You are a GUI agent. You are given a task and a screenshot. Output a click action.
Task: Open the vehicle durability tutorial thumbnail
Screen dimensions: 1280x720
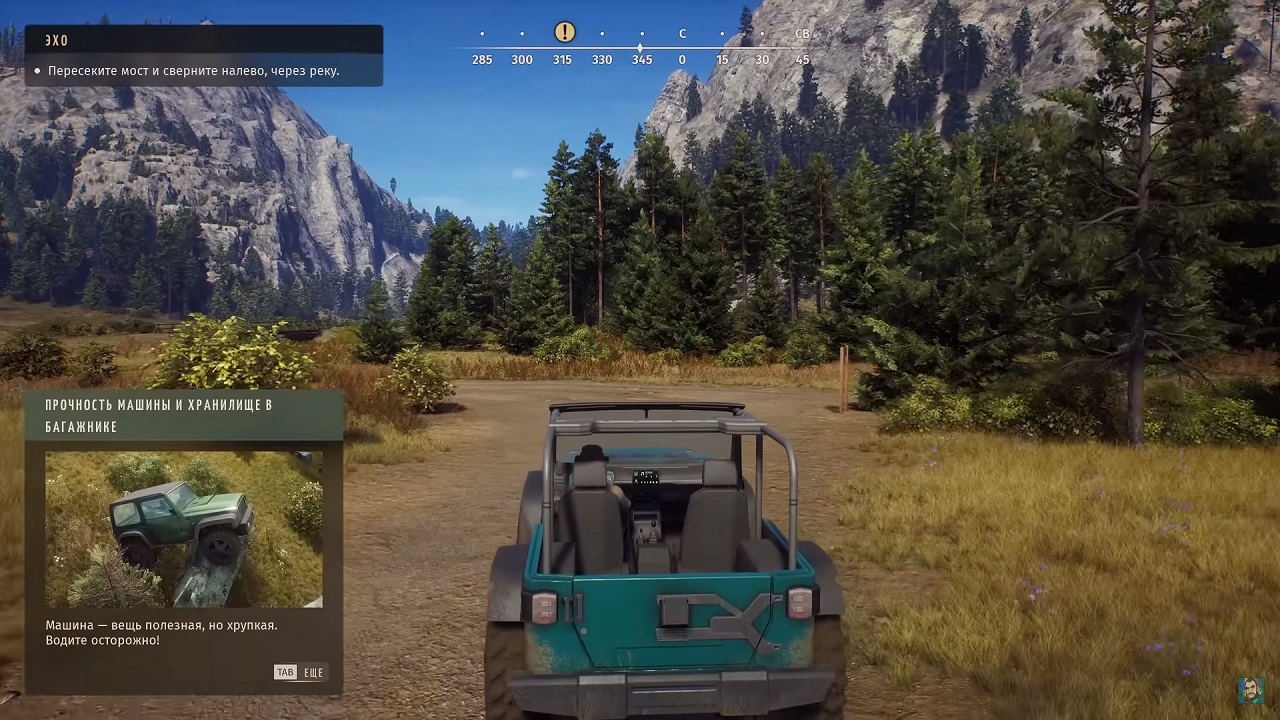point(184,529)
